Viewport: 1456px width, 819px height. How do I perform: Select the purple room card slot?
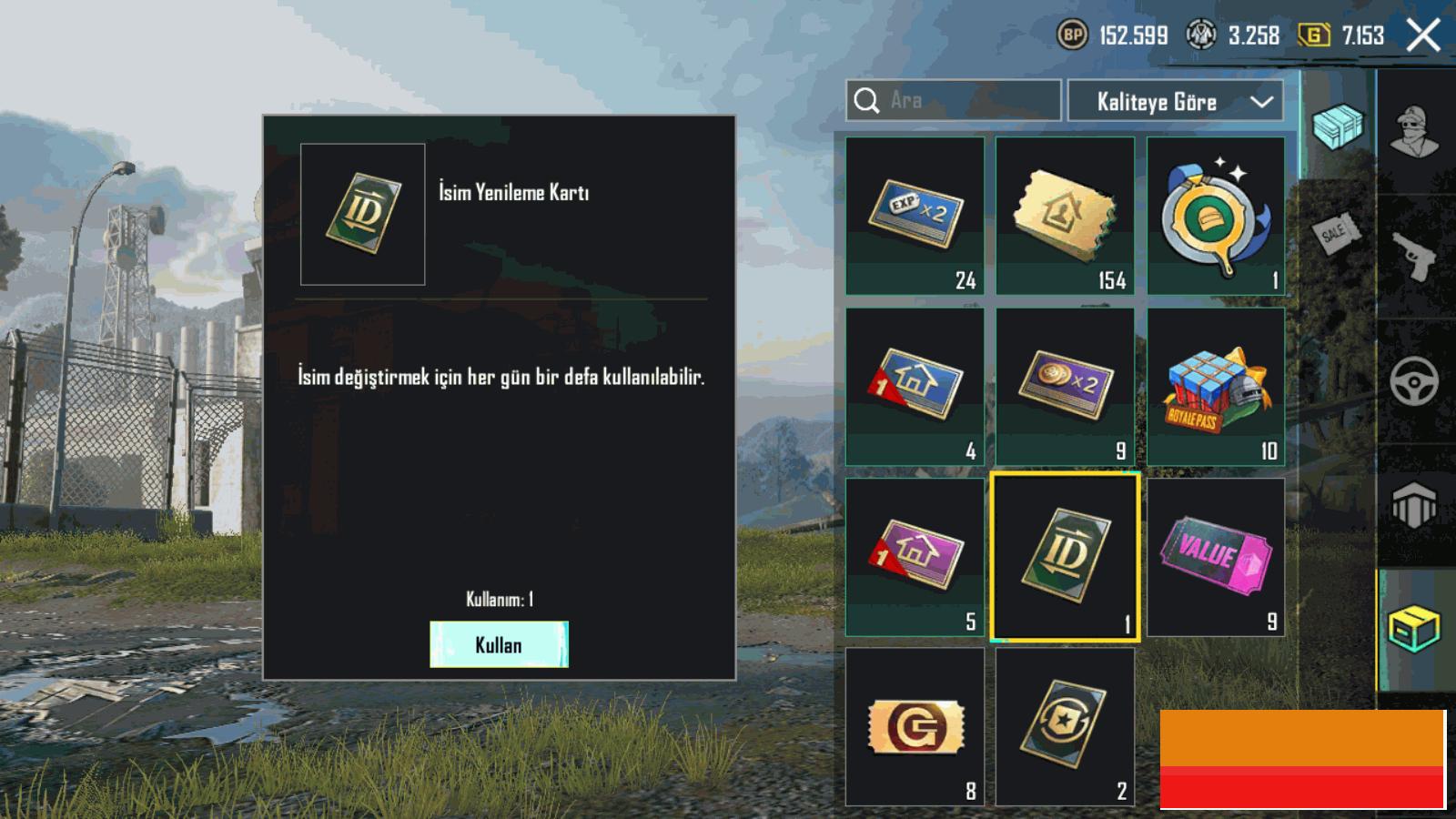click(915, 557)
